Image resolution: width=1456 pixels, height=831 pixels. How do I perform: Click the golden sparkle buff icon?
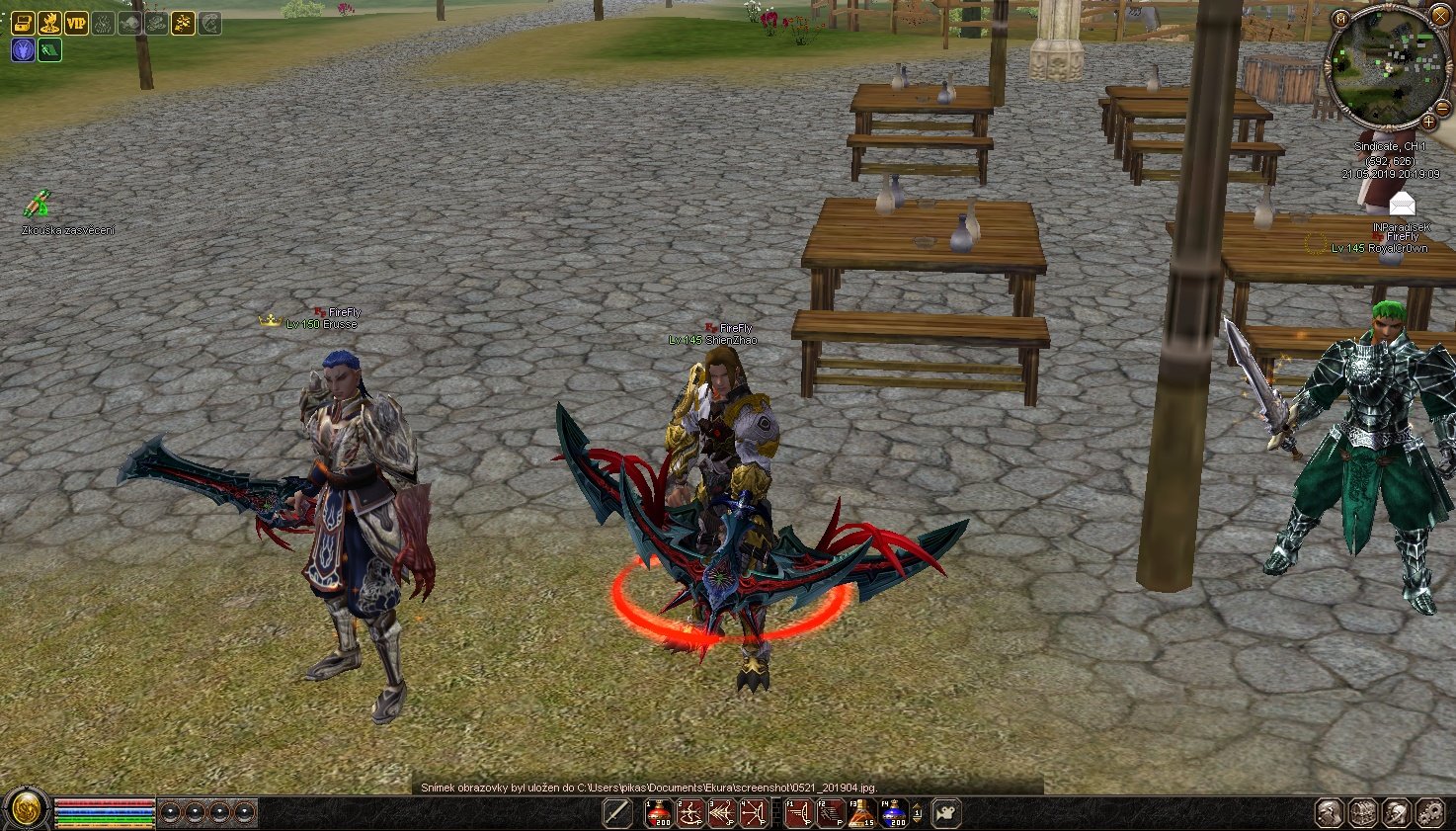(x=183, y=23)
